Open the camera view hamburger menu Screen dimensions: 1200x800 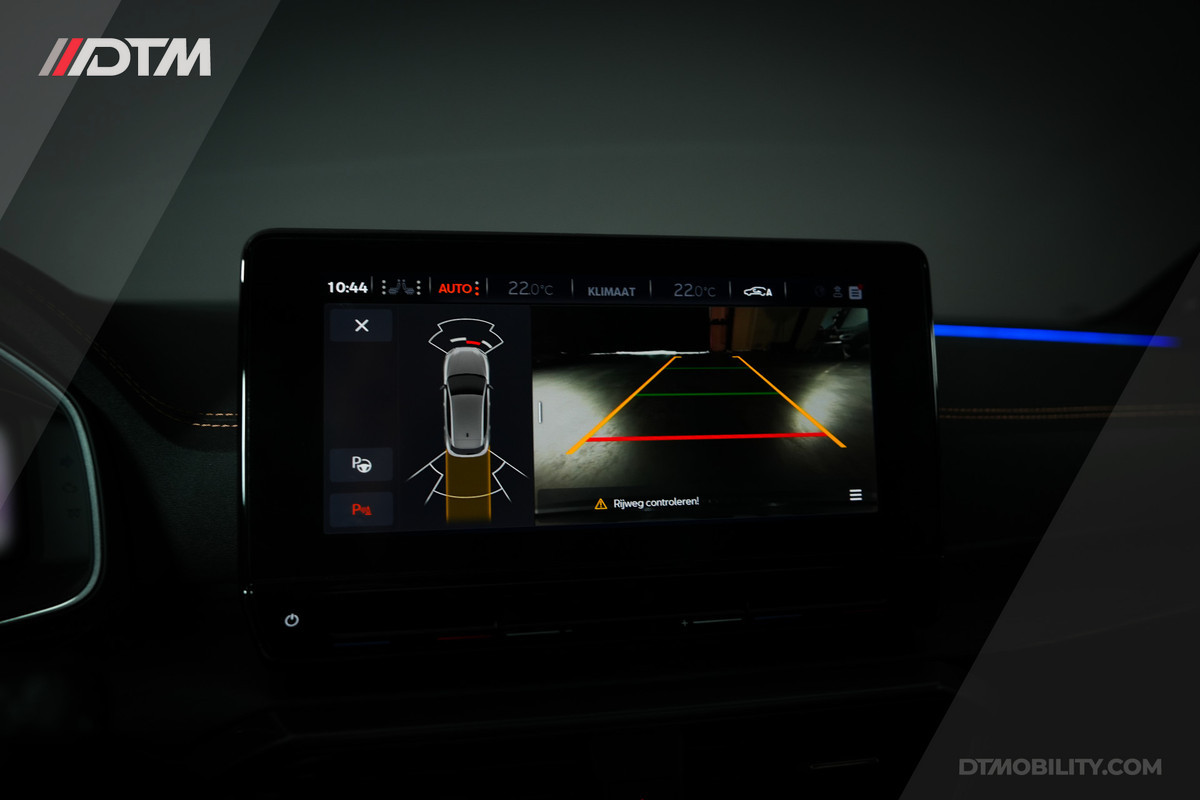click(855, 495)
